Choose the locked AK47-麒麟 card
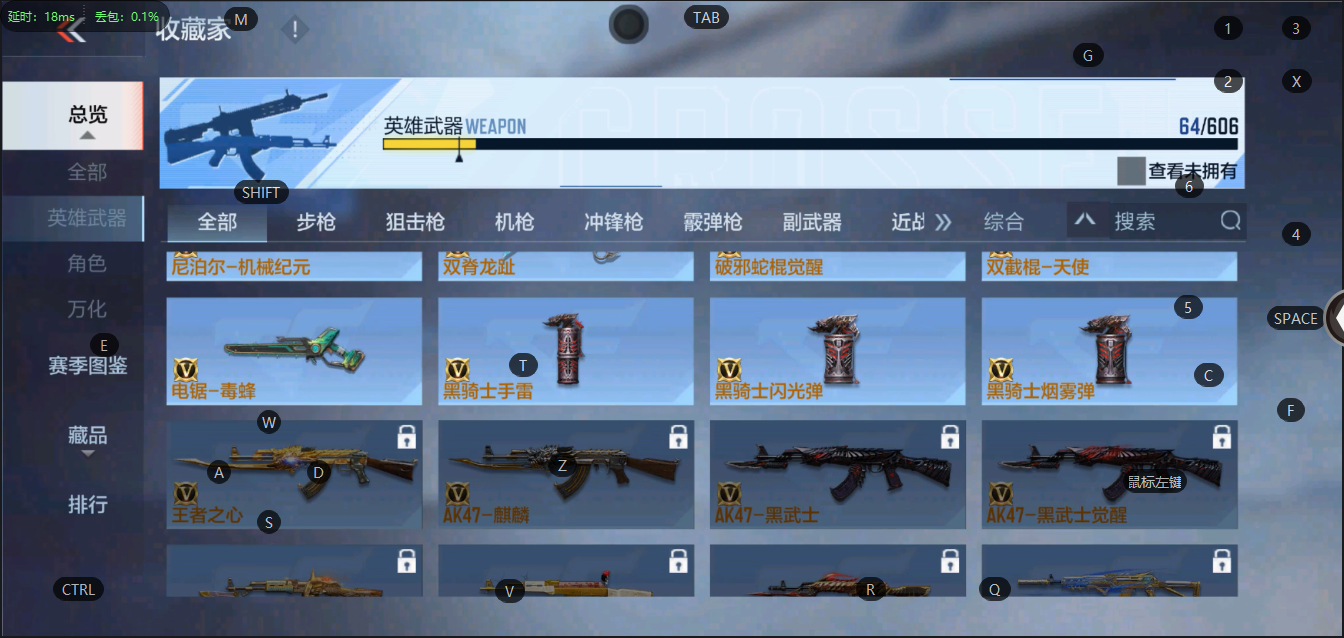Image resolution: width=1344 pixels, height=638 pixels. click(x=566, y=475)
